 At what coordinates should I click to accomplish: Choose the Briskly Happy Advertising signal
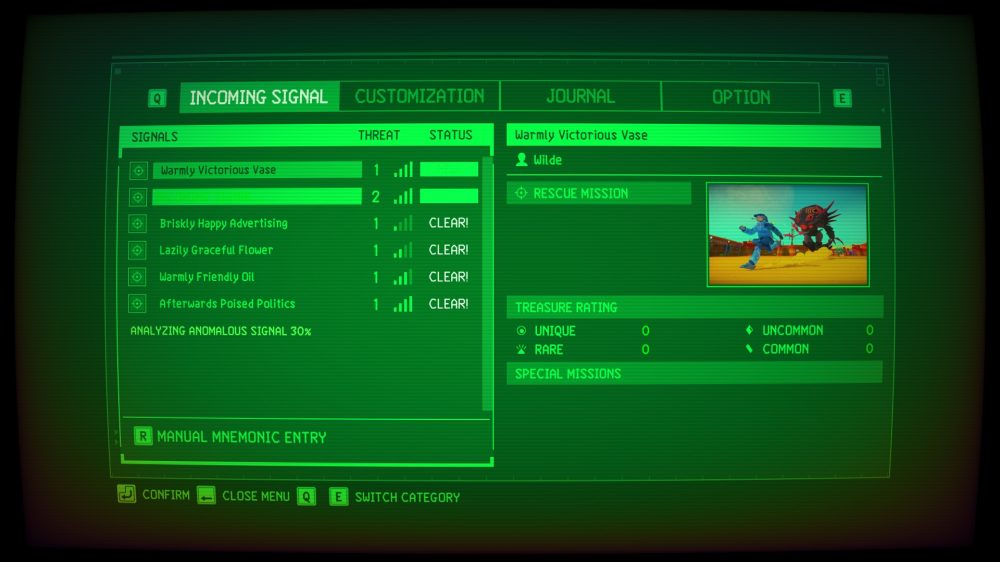223,223
